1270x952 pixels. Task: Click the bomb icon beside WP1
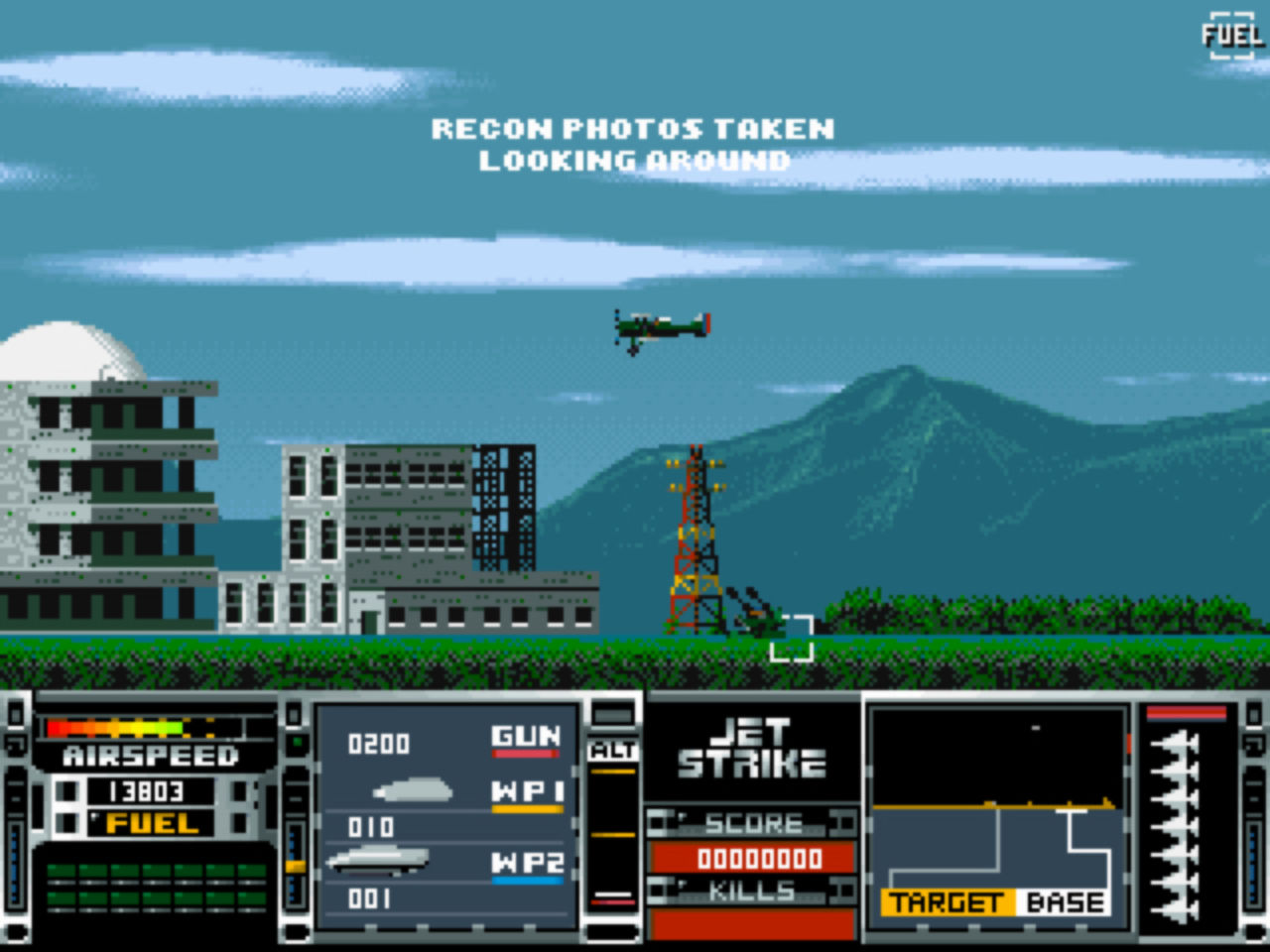point(413,790)
